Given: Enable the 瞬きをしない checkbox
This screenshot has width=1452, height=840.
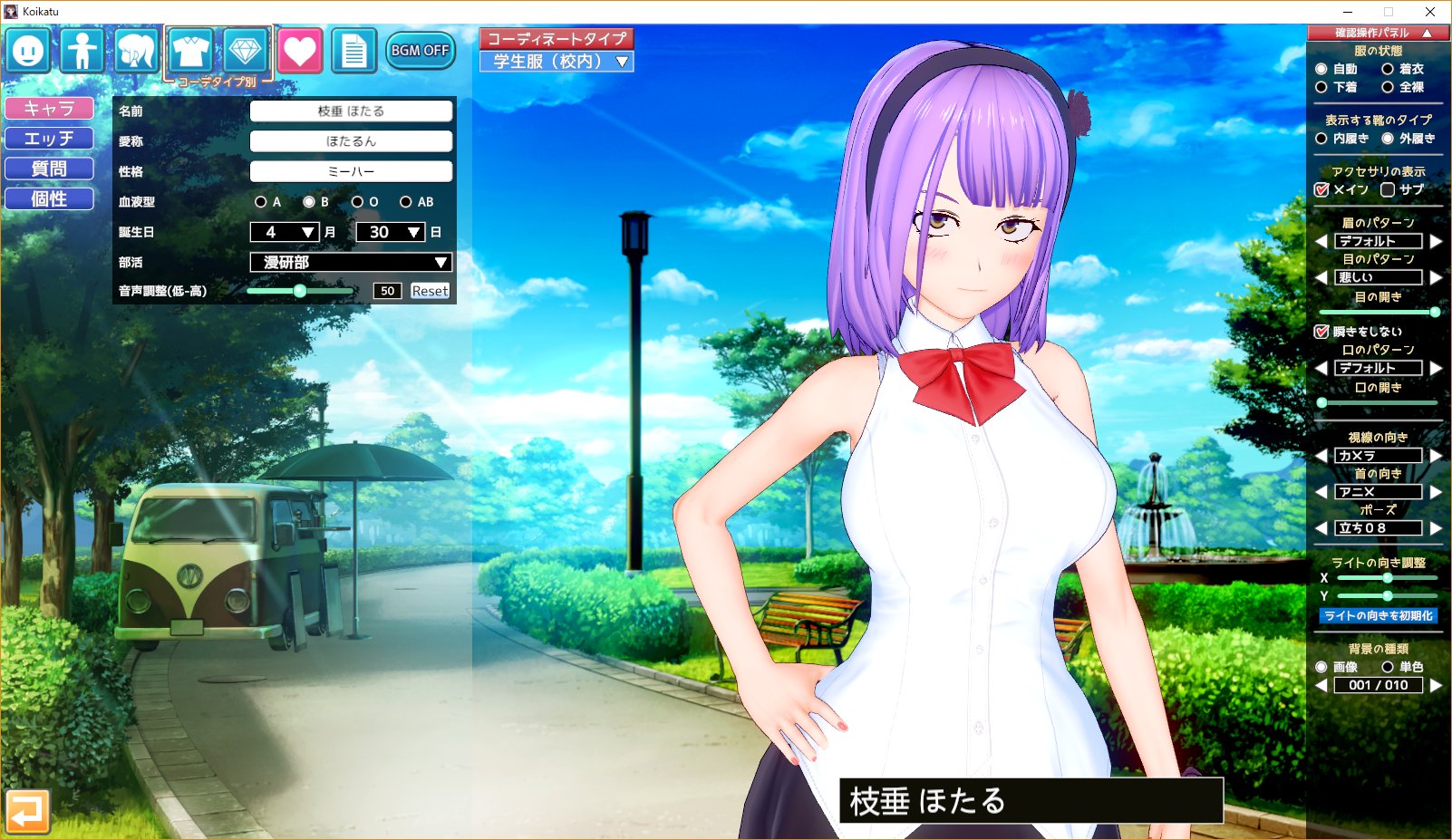Looking at the screenshot, I should (x=1321, y=330).
